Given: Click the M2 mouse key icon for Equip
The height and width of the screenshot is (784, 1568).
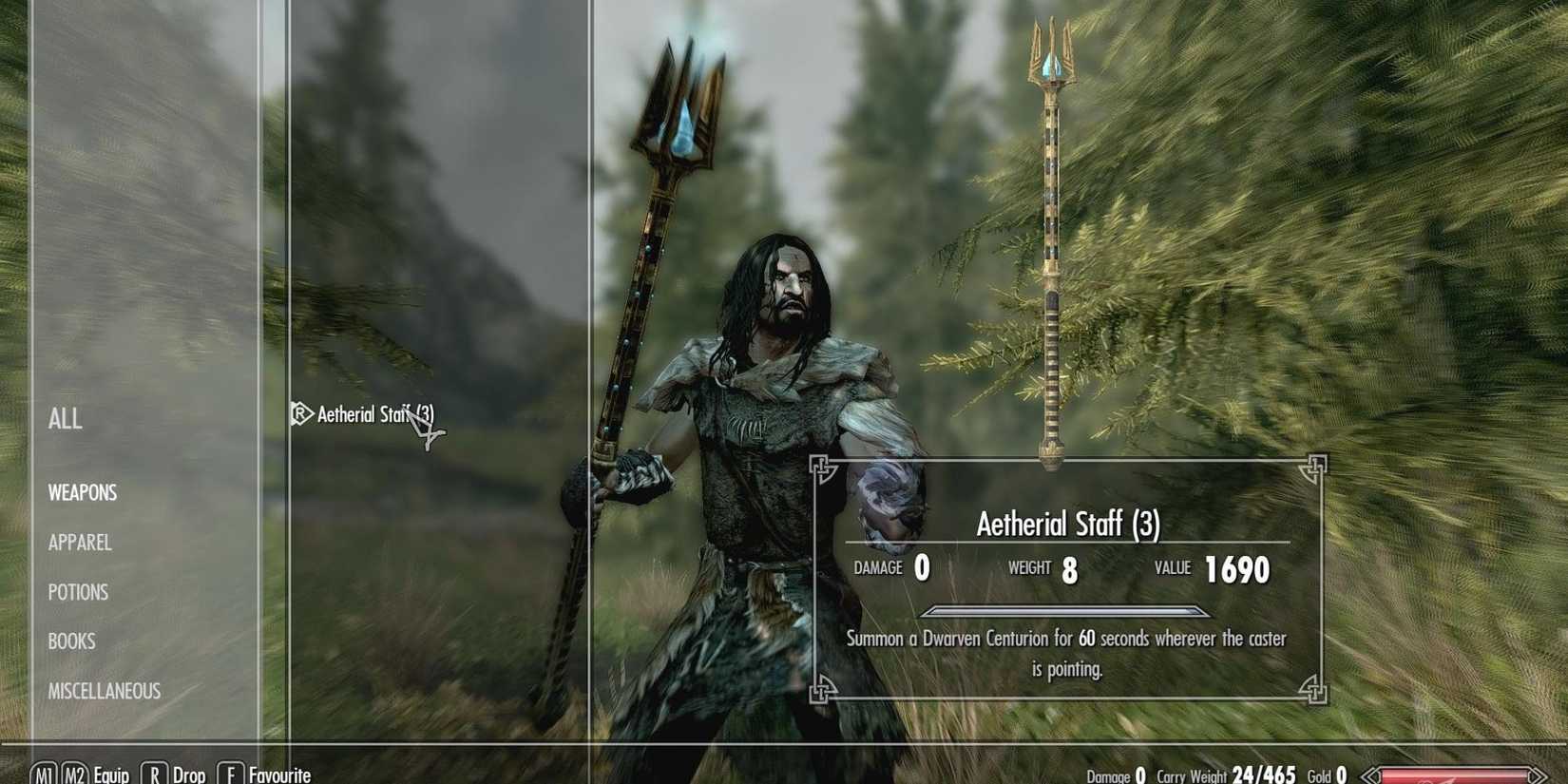Looking at the screenshot, I should point(75,774).
